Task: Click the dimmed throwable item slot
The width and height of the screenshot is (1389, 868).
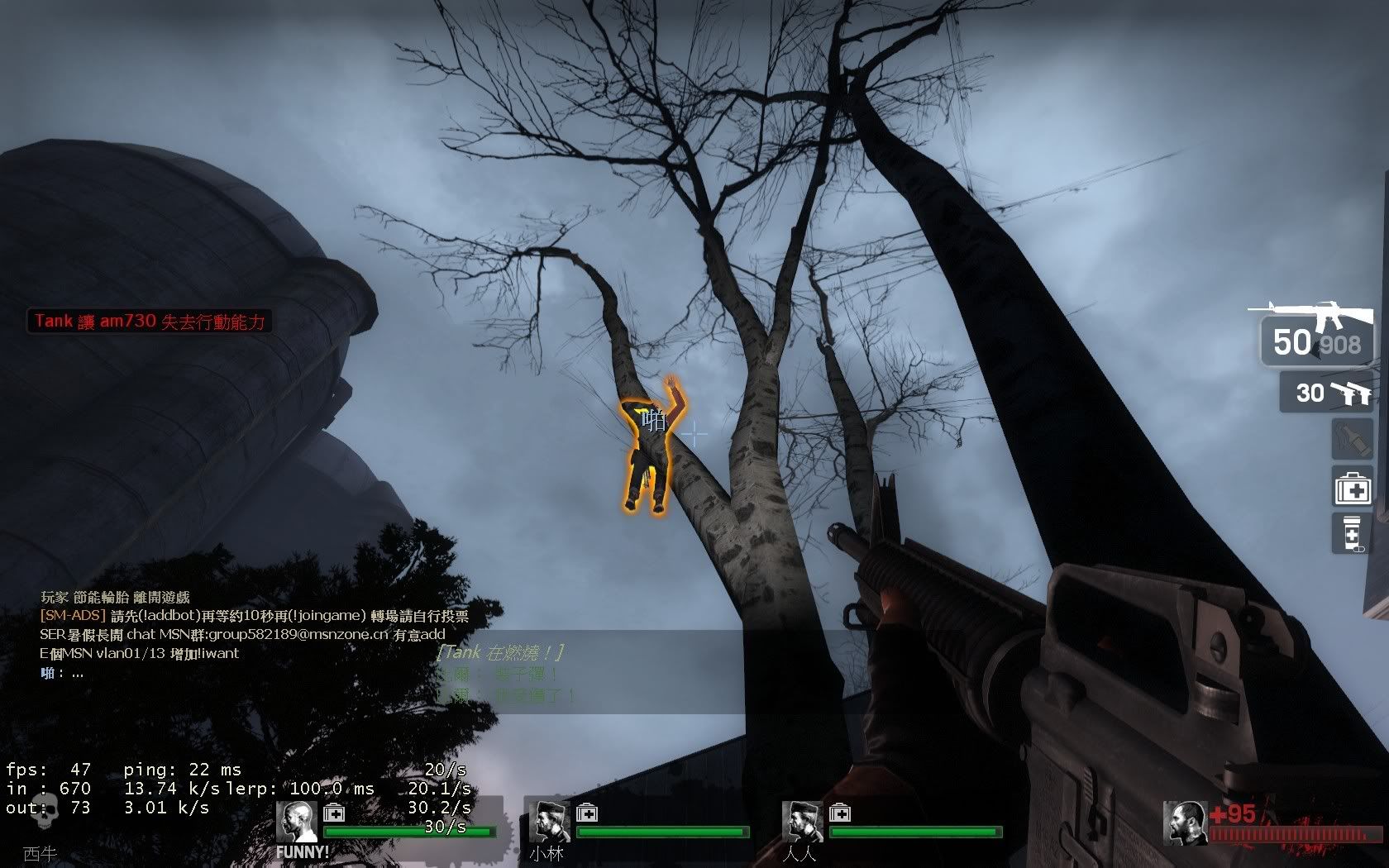Action: click(1353, 439)
